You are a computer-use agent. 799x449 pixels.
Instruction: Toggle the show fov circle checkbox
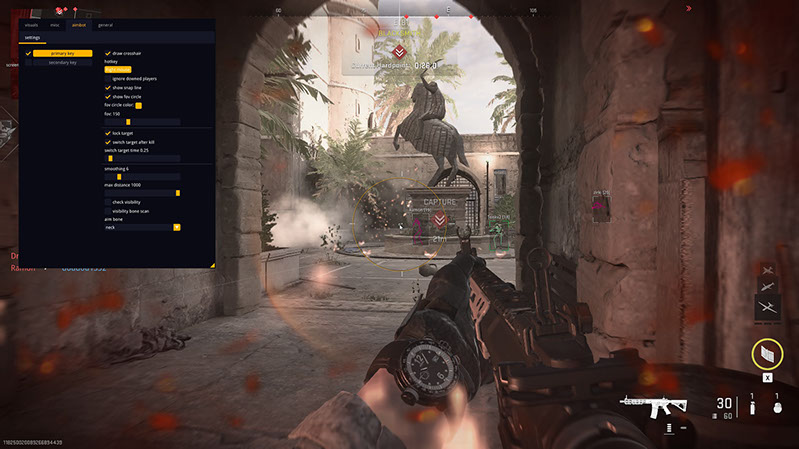(108, 96)
